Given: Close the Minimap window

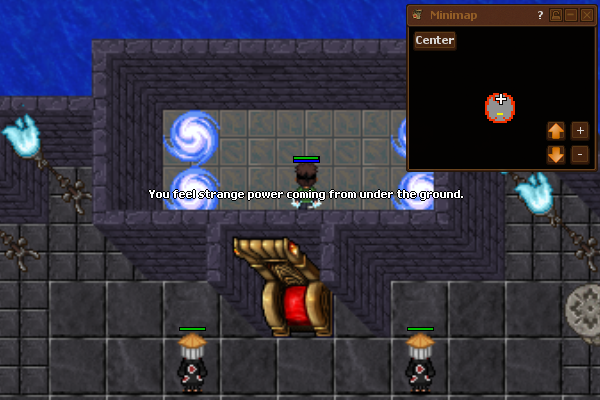Looking at the screenshot, I should pyautogui.click(x=586, y=15).
